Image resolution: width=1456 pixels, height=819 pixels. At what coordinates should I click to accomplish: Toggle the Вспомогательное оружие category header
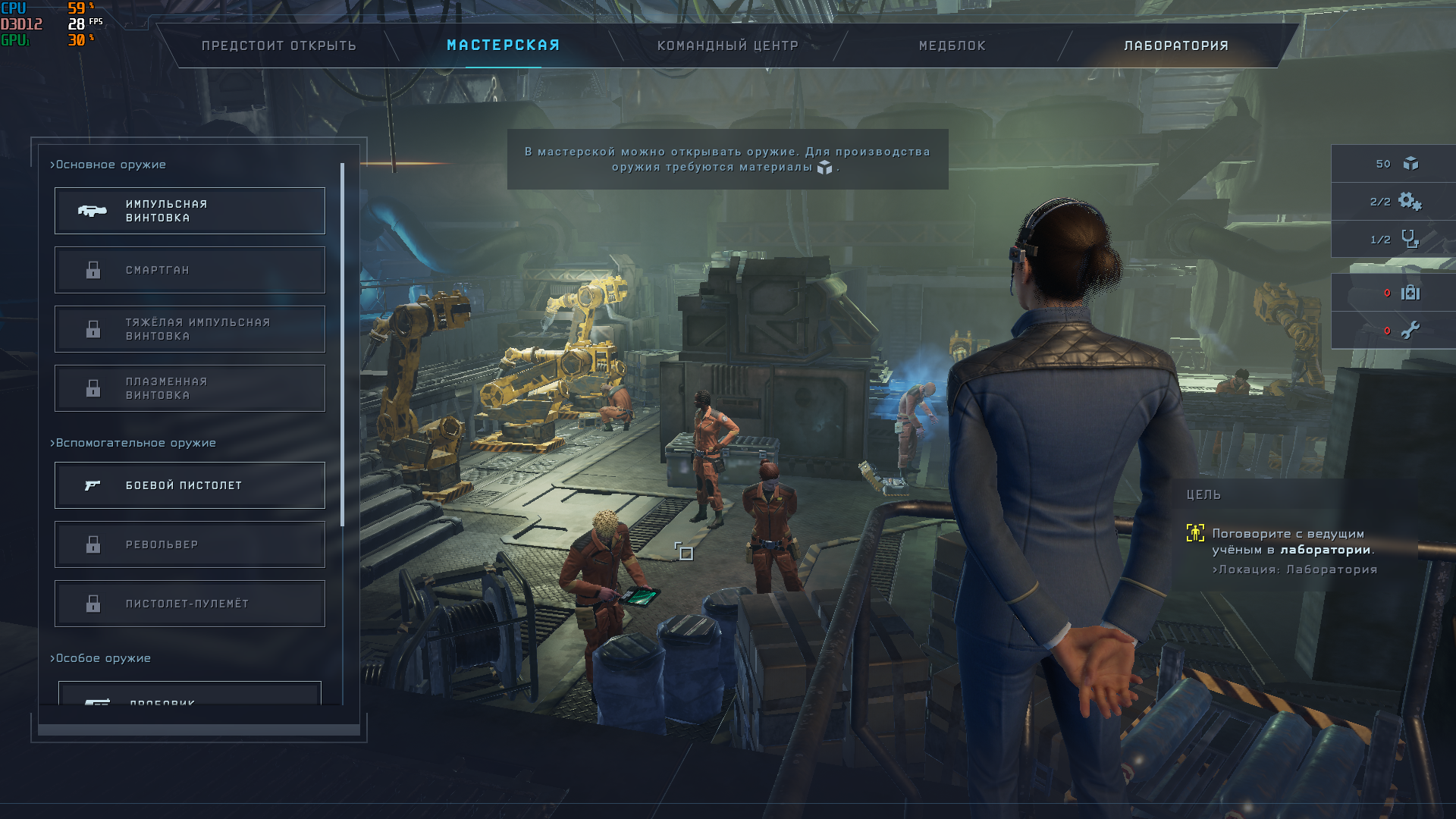click(x=133, y=443)
